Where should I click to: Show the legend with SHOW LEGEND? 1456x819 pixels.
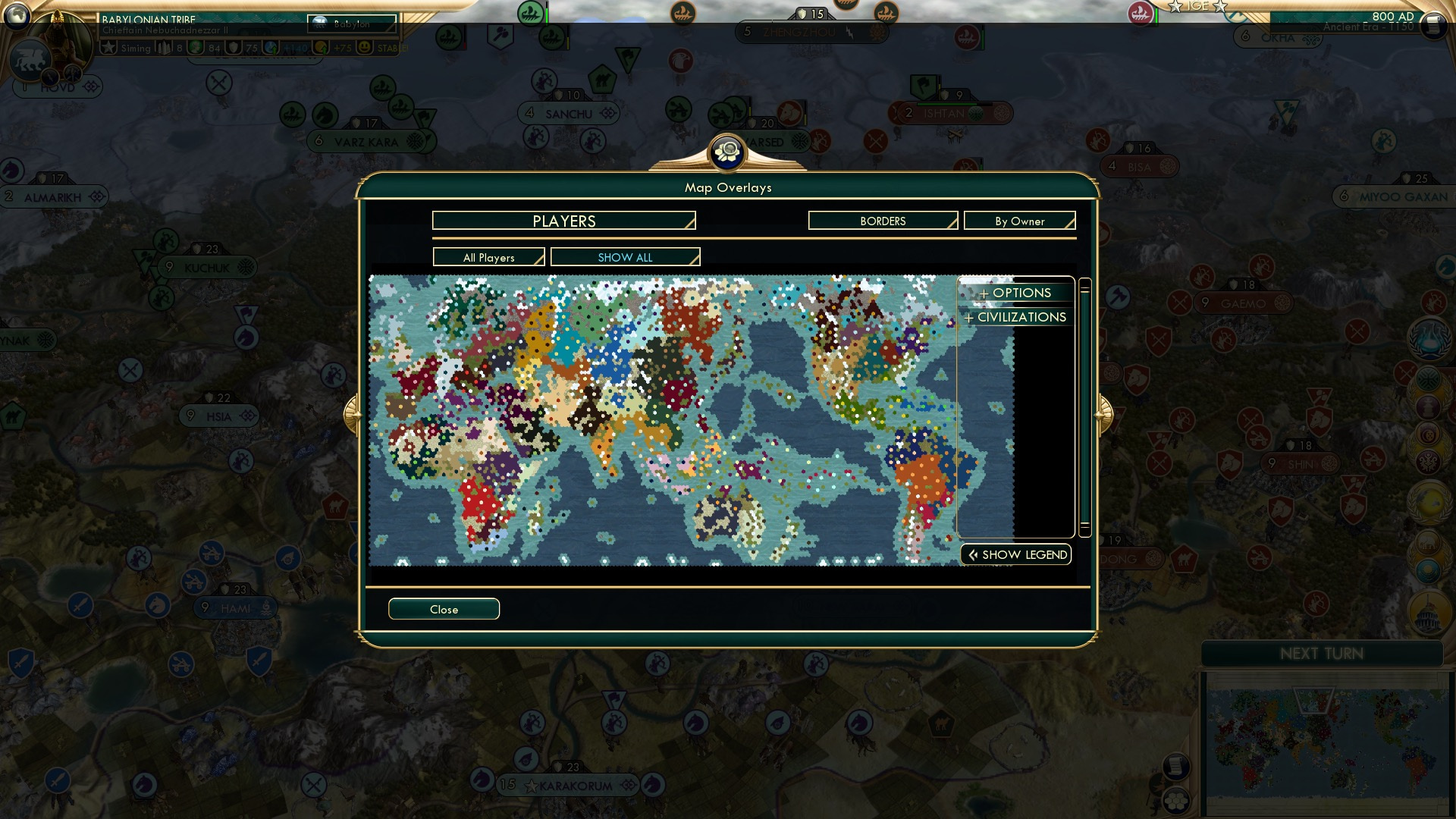coord(1016,554)
